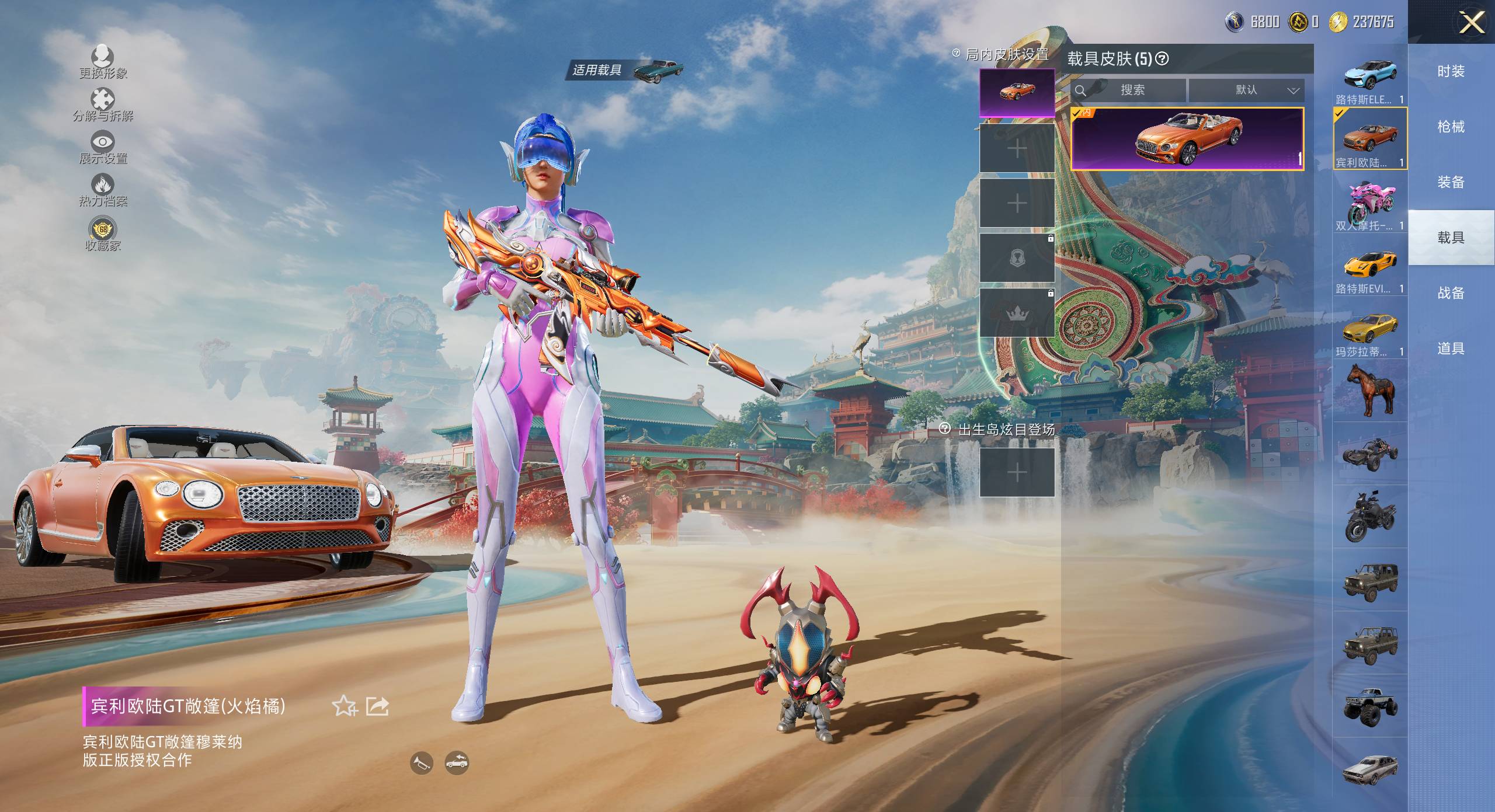Share the skin via the share icon
The image size is (1495, 812).
click(377, 706)
